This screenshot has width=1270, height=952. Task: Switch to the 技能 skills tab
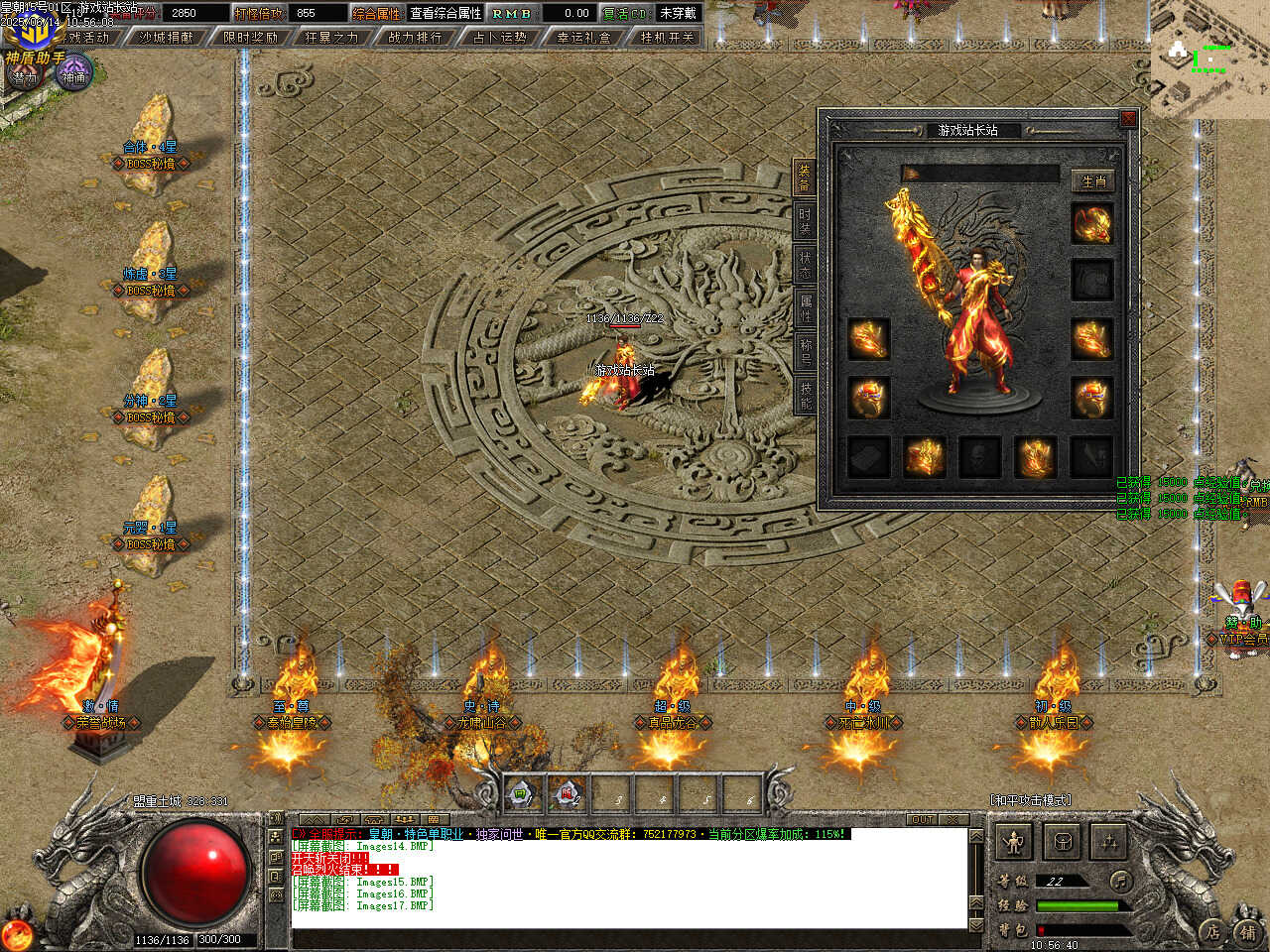[x=805, y=396]
